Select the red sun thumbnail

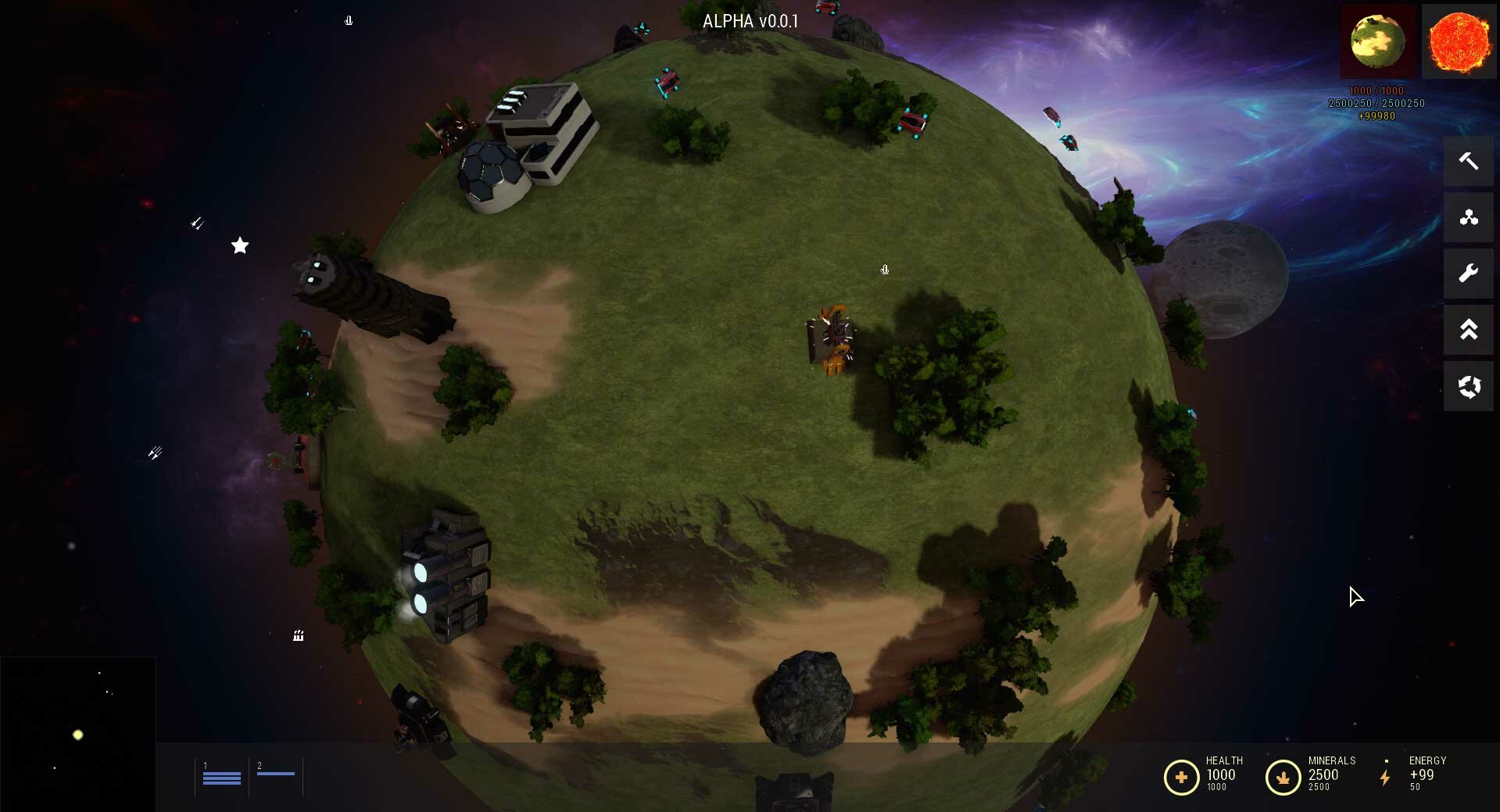point(1459,41)
